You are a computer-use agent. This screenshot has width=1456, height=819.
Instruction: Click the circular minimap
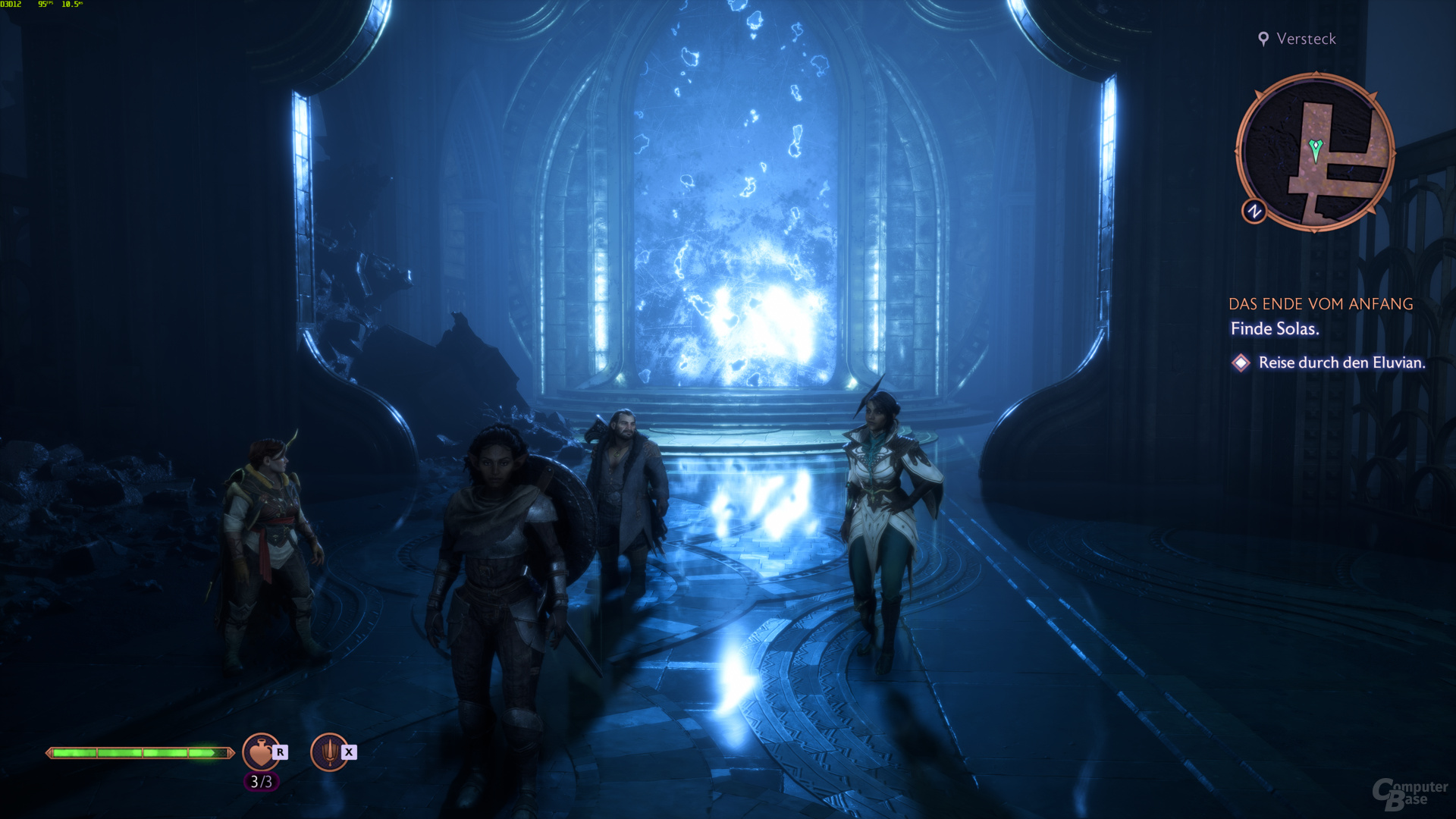(1315, 152)
